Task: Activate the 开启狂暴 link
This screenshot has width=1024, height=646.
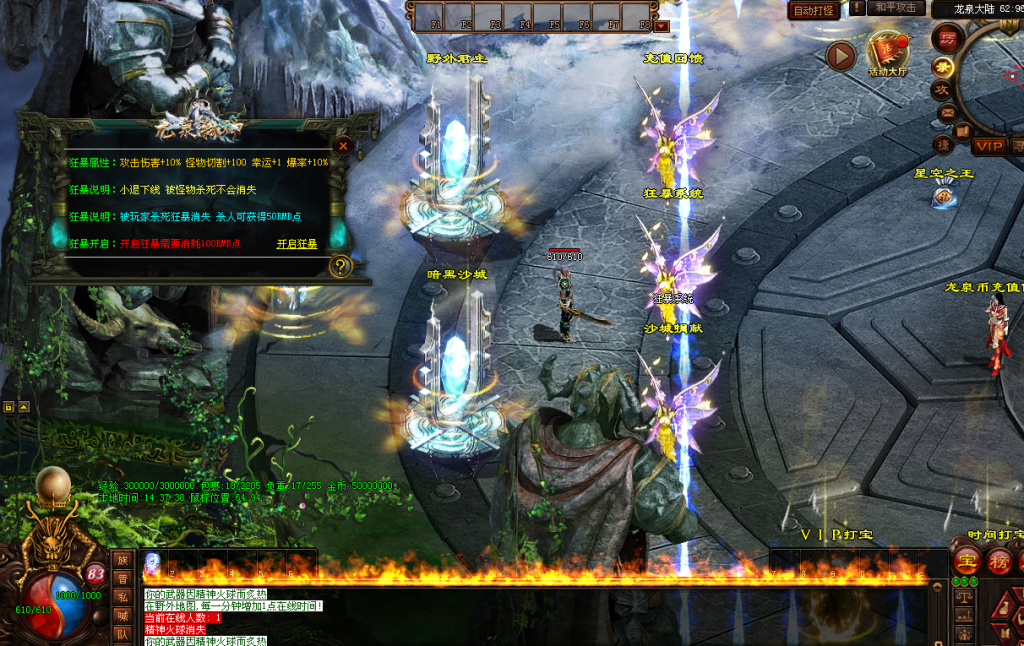Action: coord(297,243)
